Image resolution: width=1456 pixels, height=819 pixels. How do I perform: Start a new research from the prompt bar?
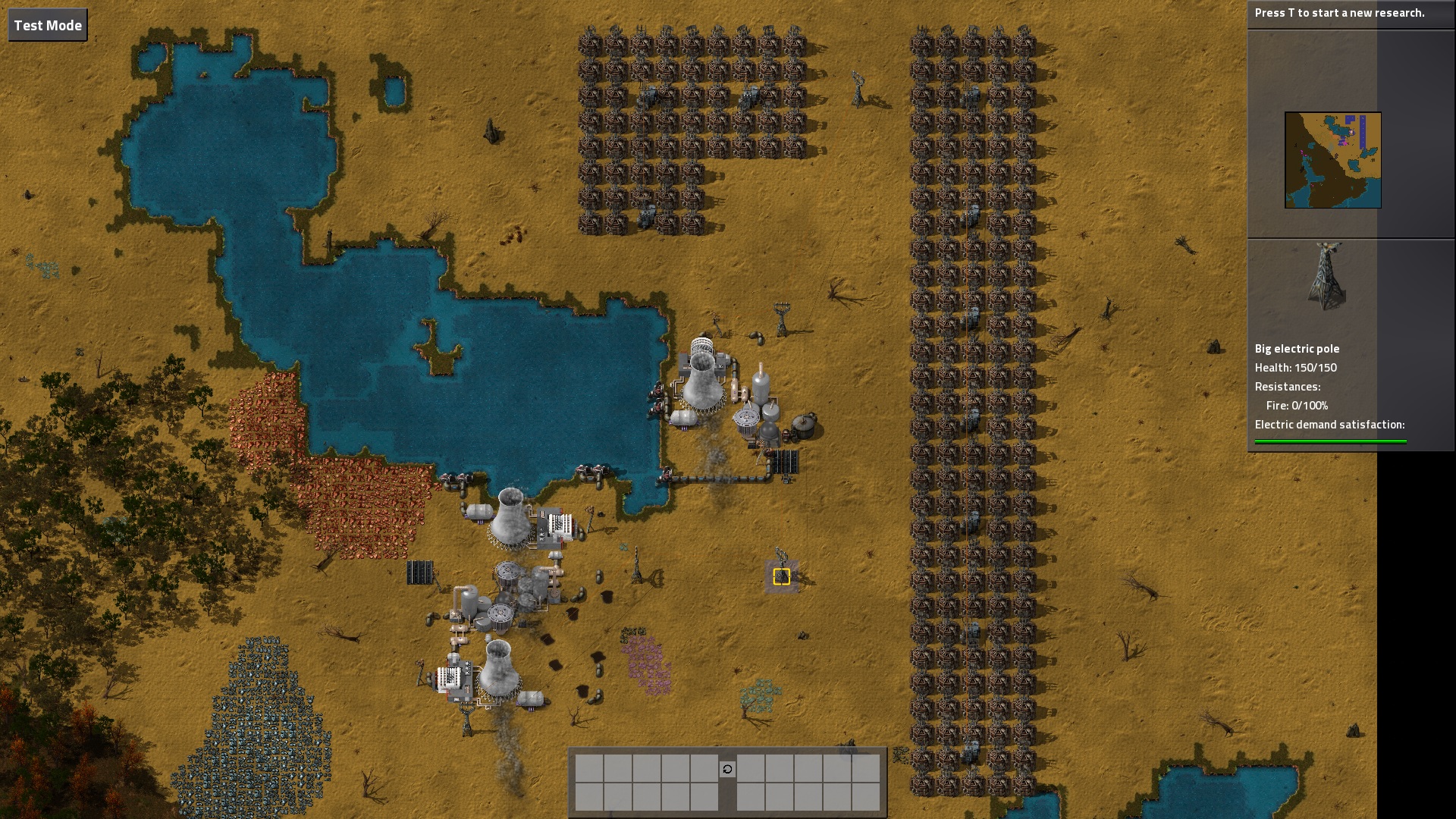coord(1339,13)
